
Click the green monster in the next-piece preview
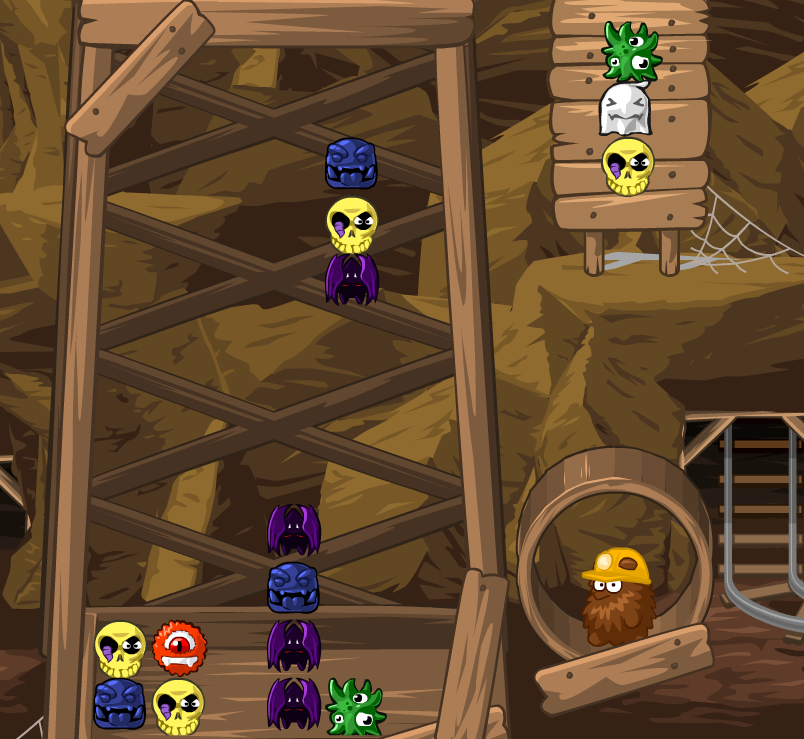coord(630,52)
